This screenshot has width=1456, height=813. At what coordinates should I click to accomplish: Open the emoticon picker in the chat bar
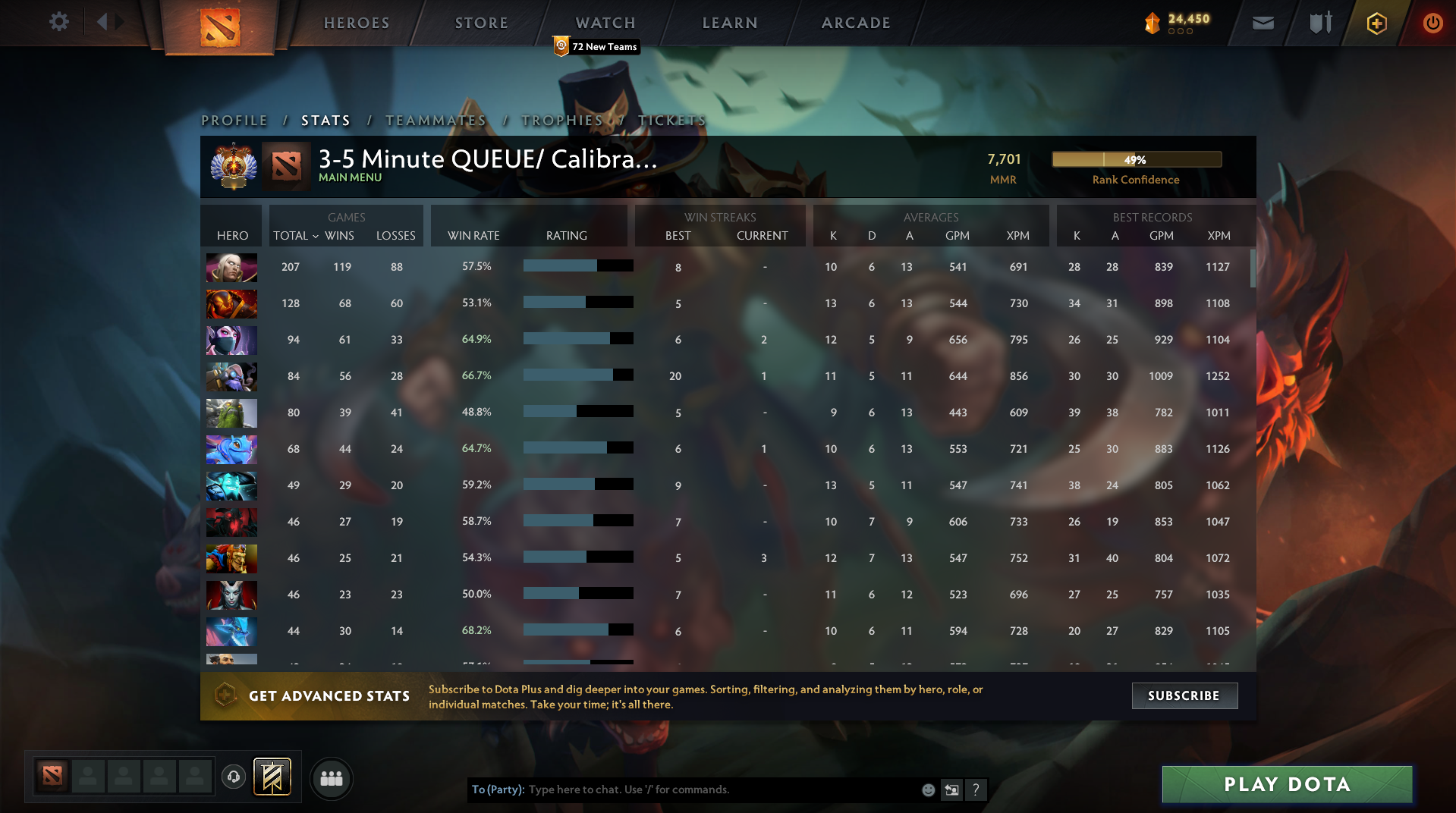(927, 789)
